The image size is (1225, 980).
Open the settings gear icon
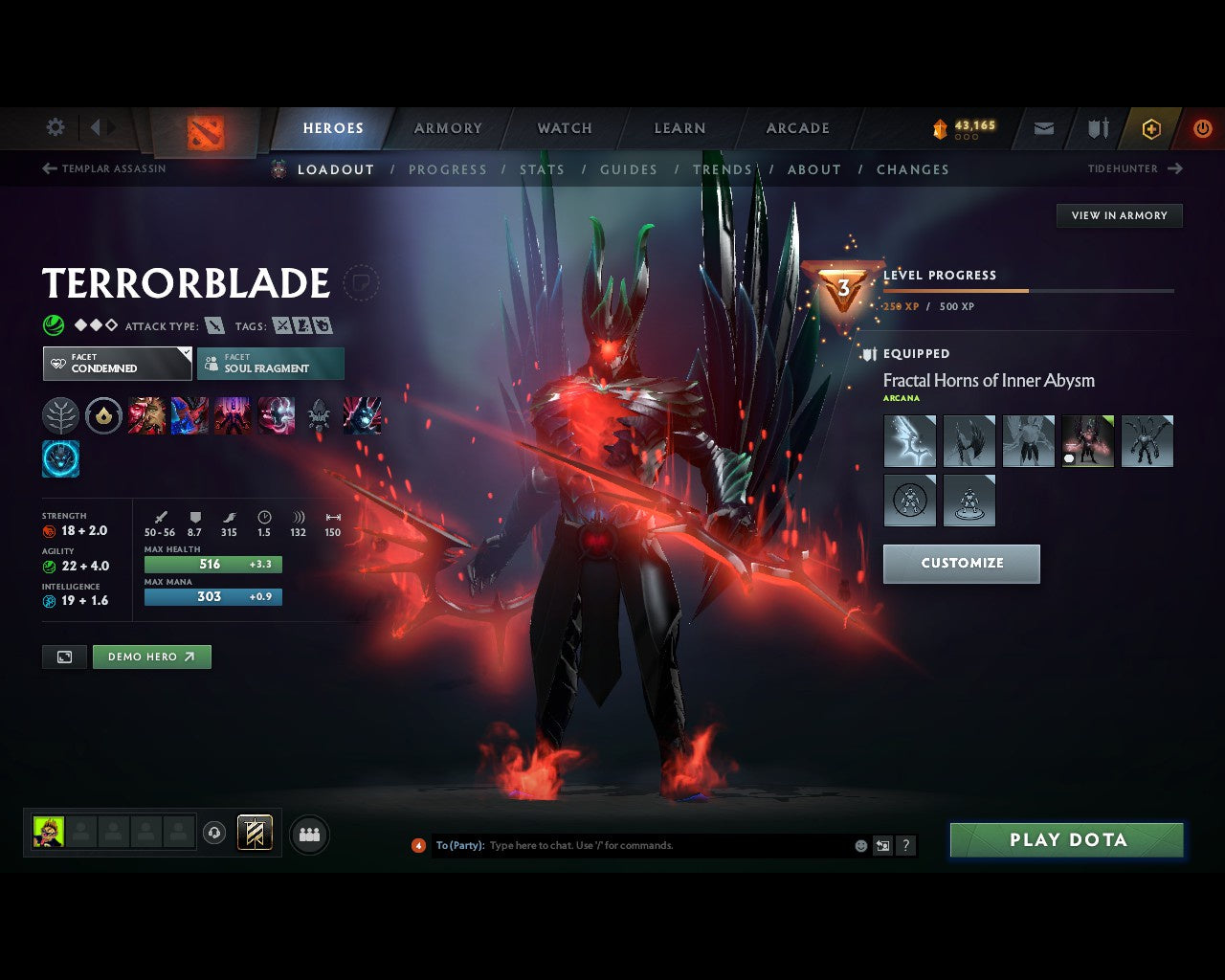[55, 127]
